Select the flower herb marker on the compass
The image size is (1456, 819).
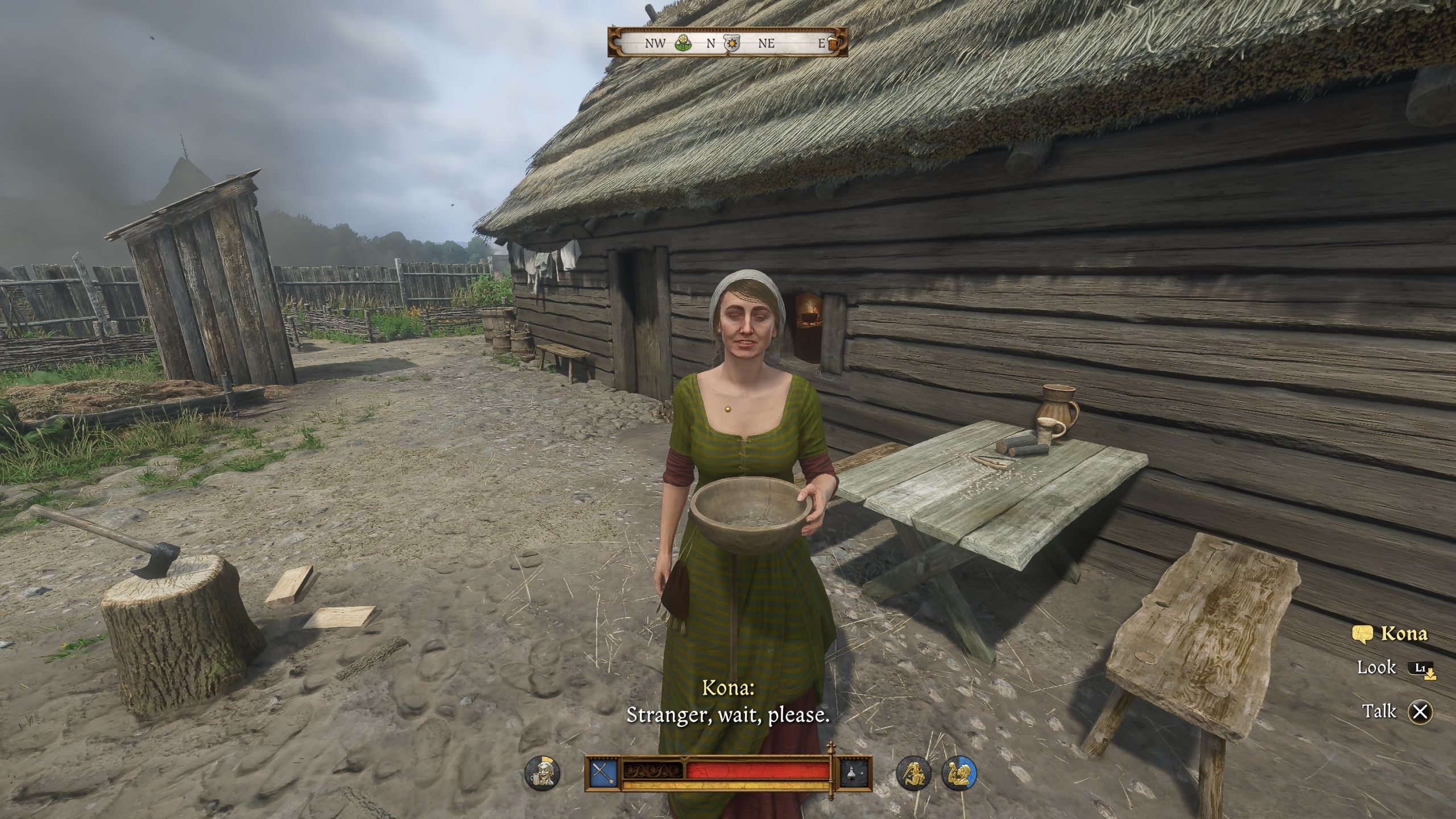[x=682, y=42]
